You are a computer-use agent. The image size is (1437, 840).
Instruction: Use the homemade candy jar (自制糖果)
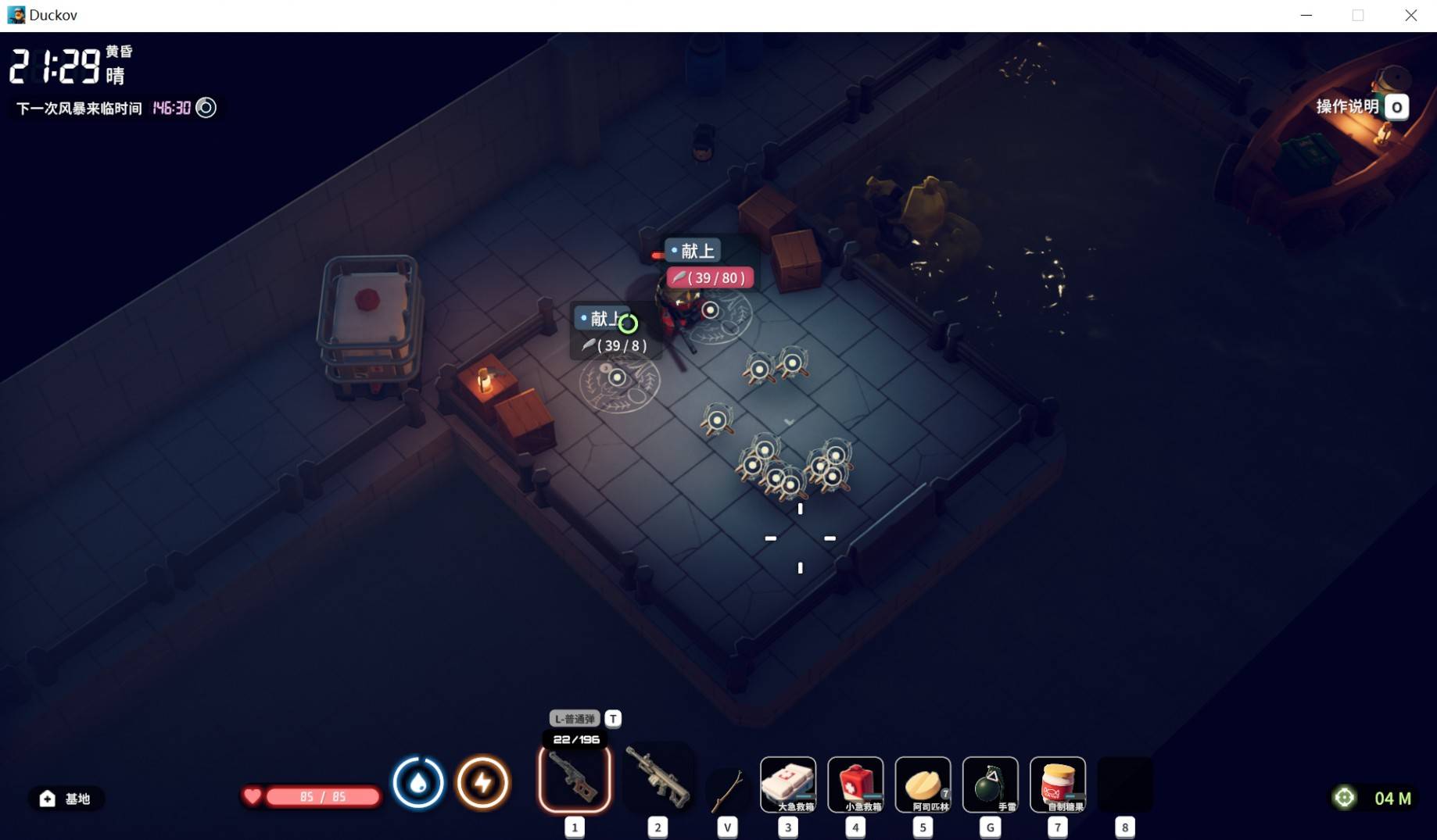click(1057, 784)
